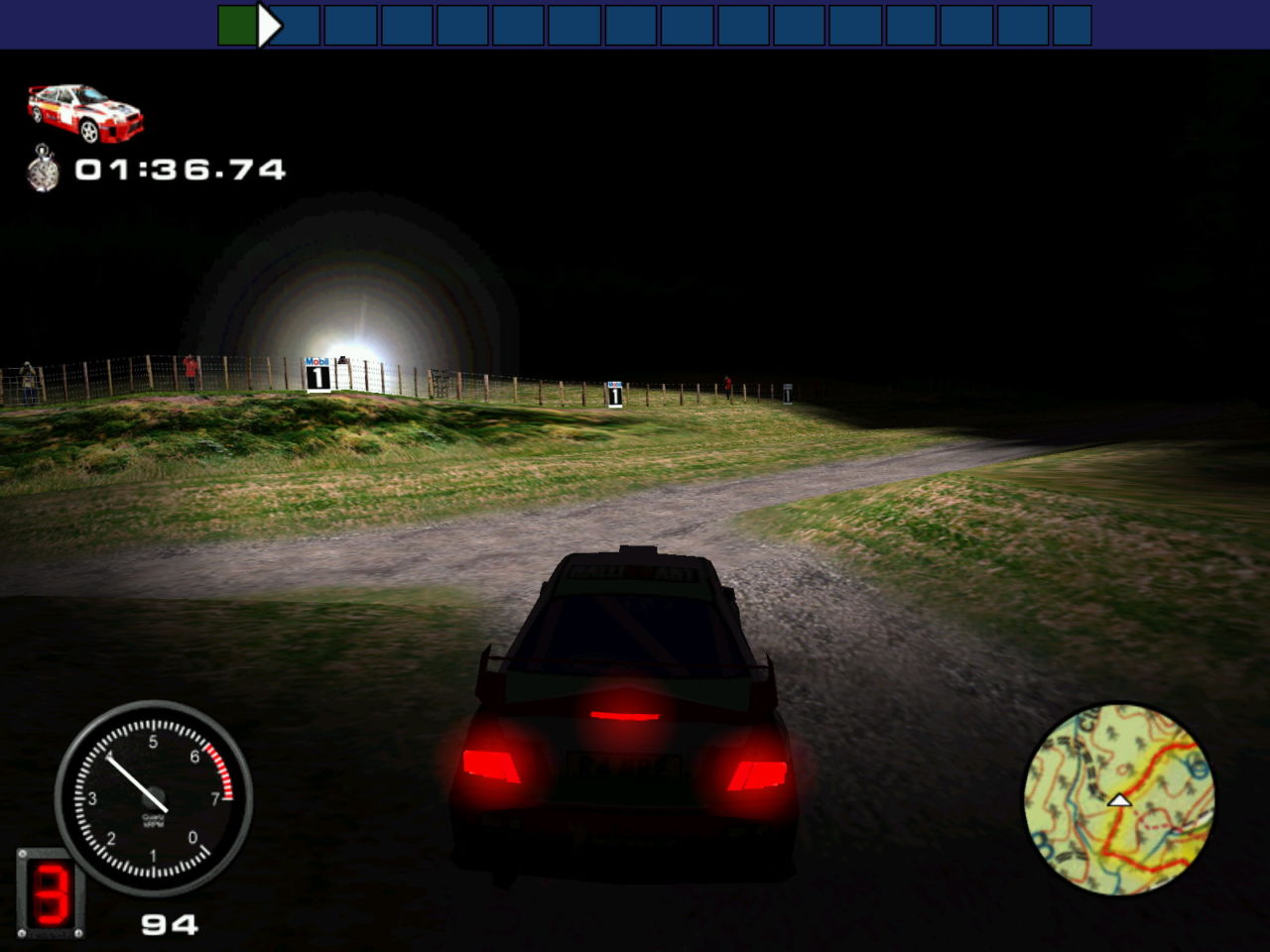Click the circular minimap
The image size is (1270, 952).
1118,798
